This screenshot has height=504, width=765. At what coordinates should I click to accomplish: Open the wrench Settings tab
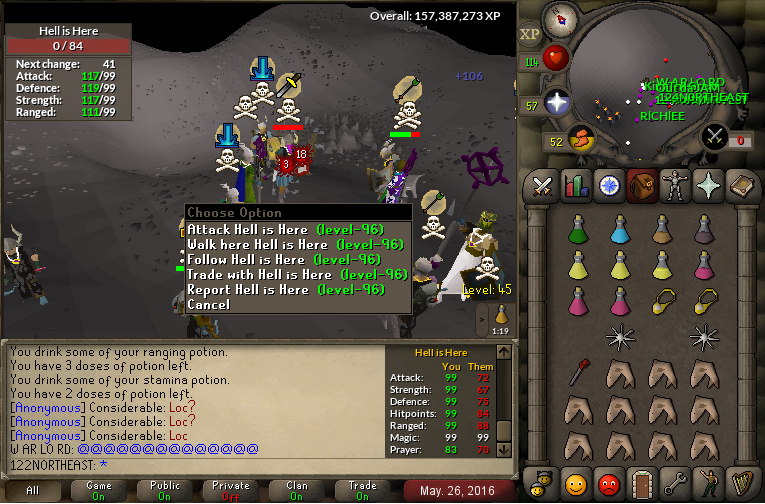(675, 484)
